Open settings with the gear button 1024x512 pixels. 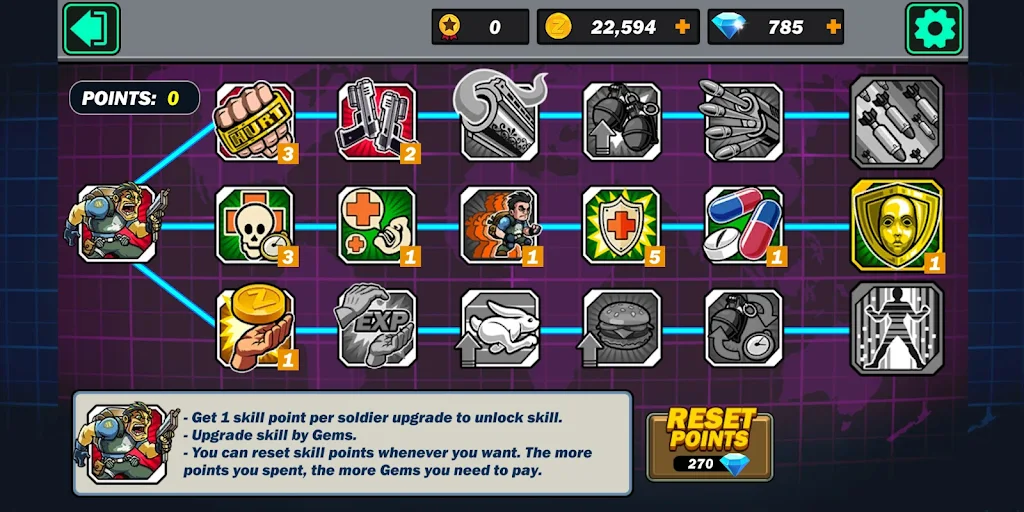934,28
